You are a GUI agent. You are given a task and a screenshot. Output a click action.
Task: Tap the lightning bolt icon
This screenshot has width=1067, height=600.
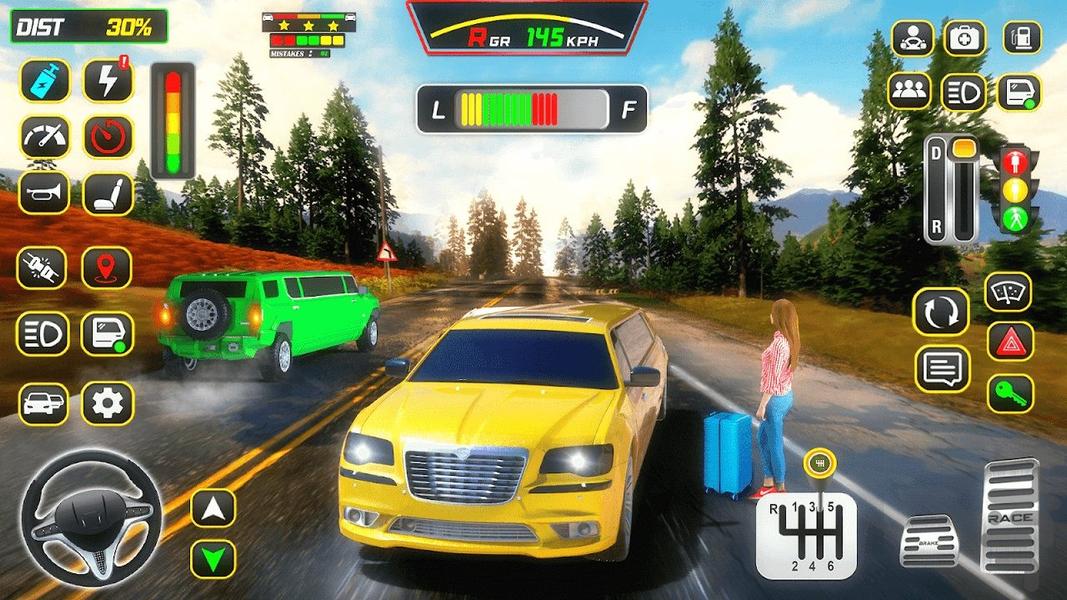click(x=108, y=80)
